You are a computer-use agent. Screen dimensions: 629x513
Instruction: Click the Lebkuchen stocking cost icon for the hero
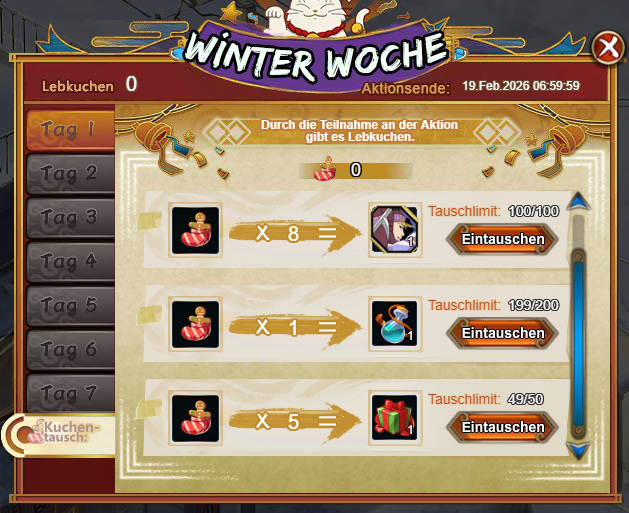(x=194, y=229)
